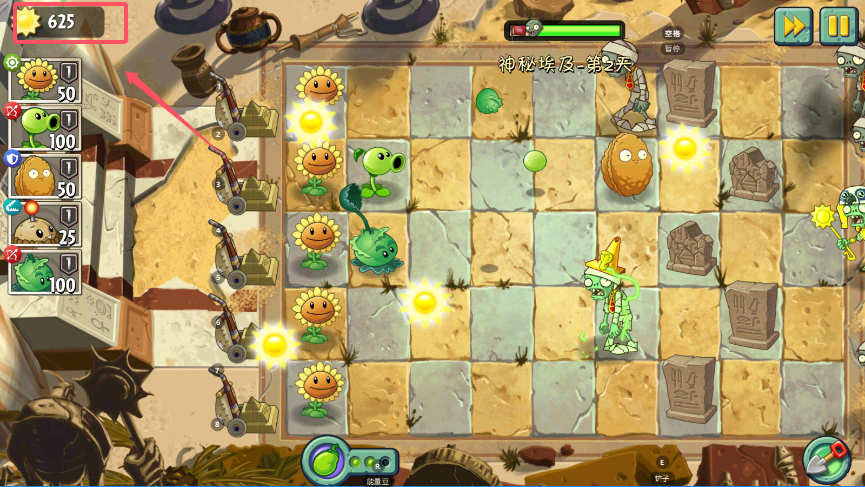
Task: Choose the Peashooter seed packet
Action: pyautogui.click(x=46, y=127)
